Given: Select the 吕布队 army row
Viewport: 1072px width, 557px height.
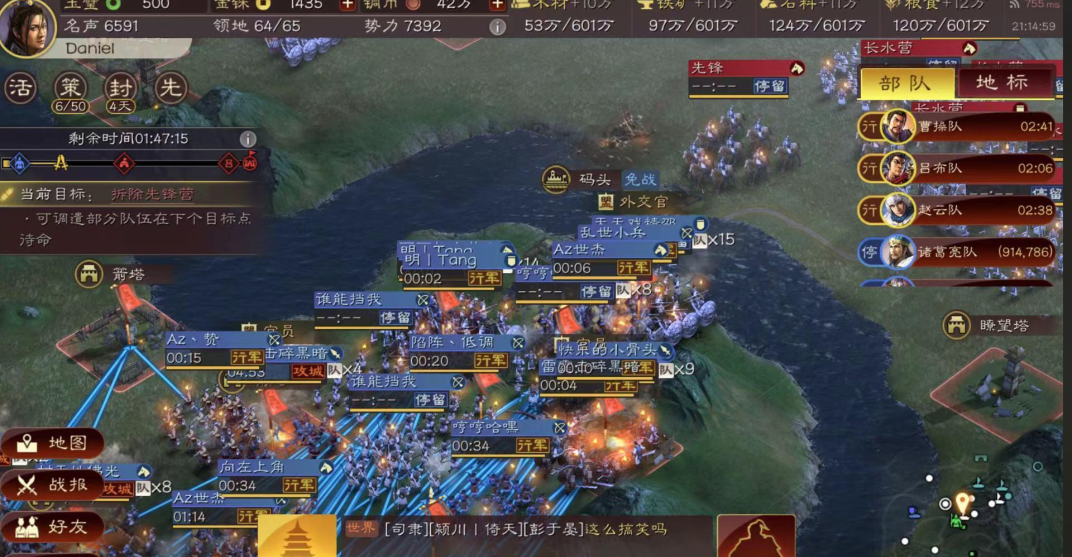Looking at the screenshot, I should (x=960, y=169).
